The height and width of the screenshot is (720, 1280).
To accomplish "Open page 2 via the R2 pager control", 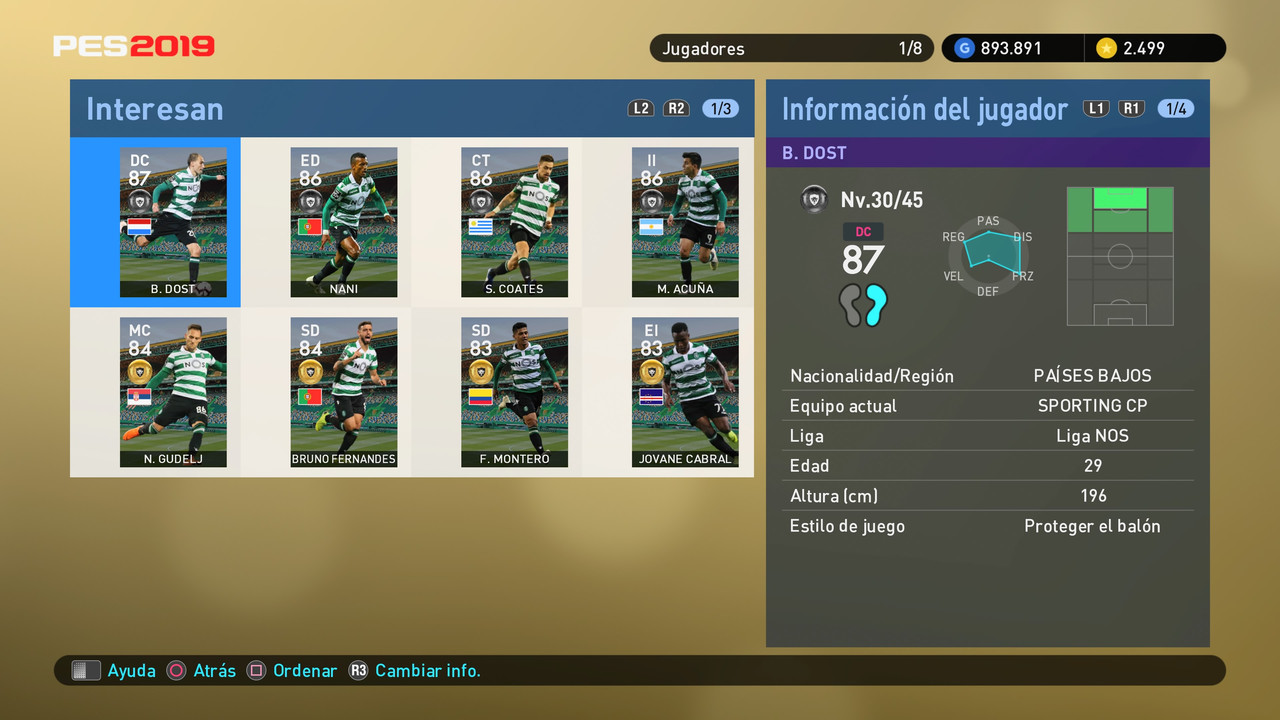I will coord(676,108).
